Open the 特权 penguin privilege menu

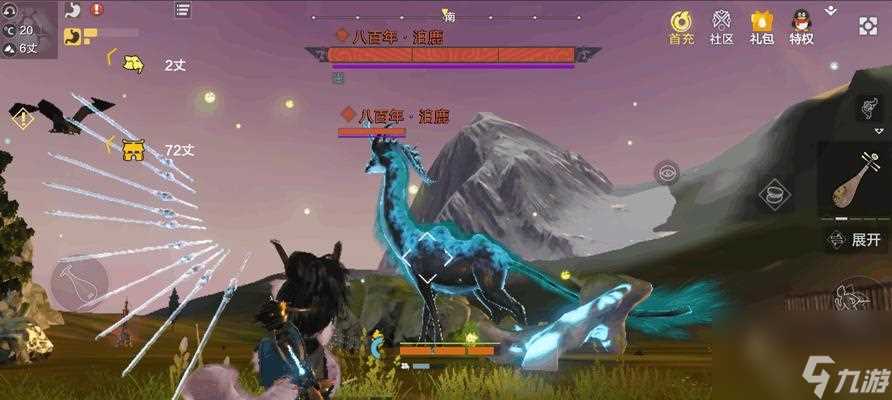point(801,26)
